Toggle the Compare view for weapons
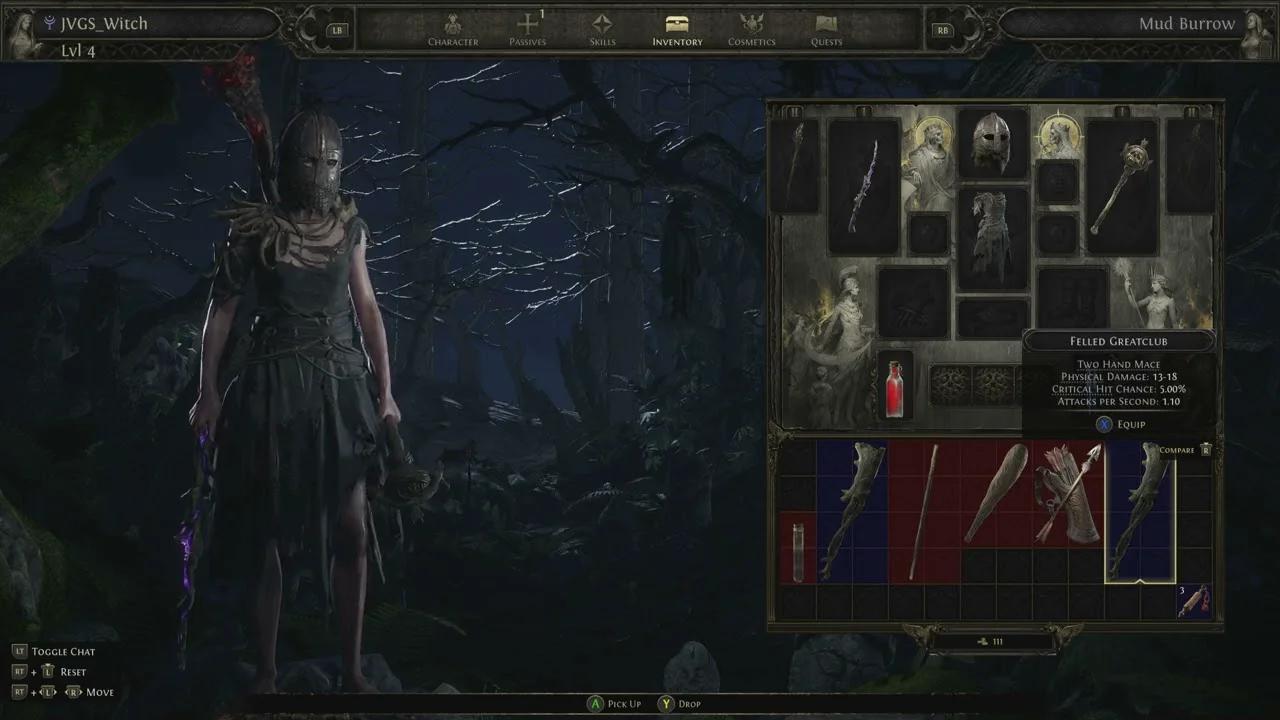Image resolution: width=1280 pixels, height=720 pixels. 1176,450
